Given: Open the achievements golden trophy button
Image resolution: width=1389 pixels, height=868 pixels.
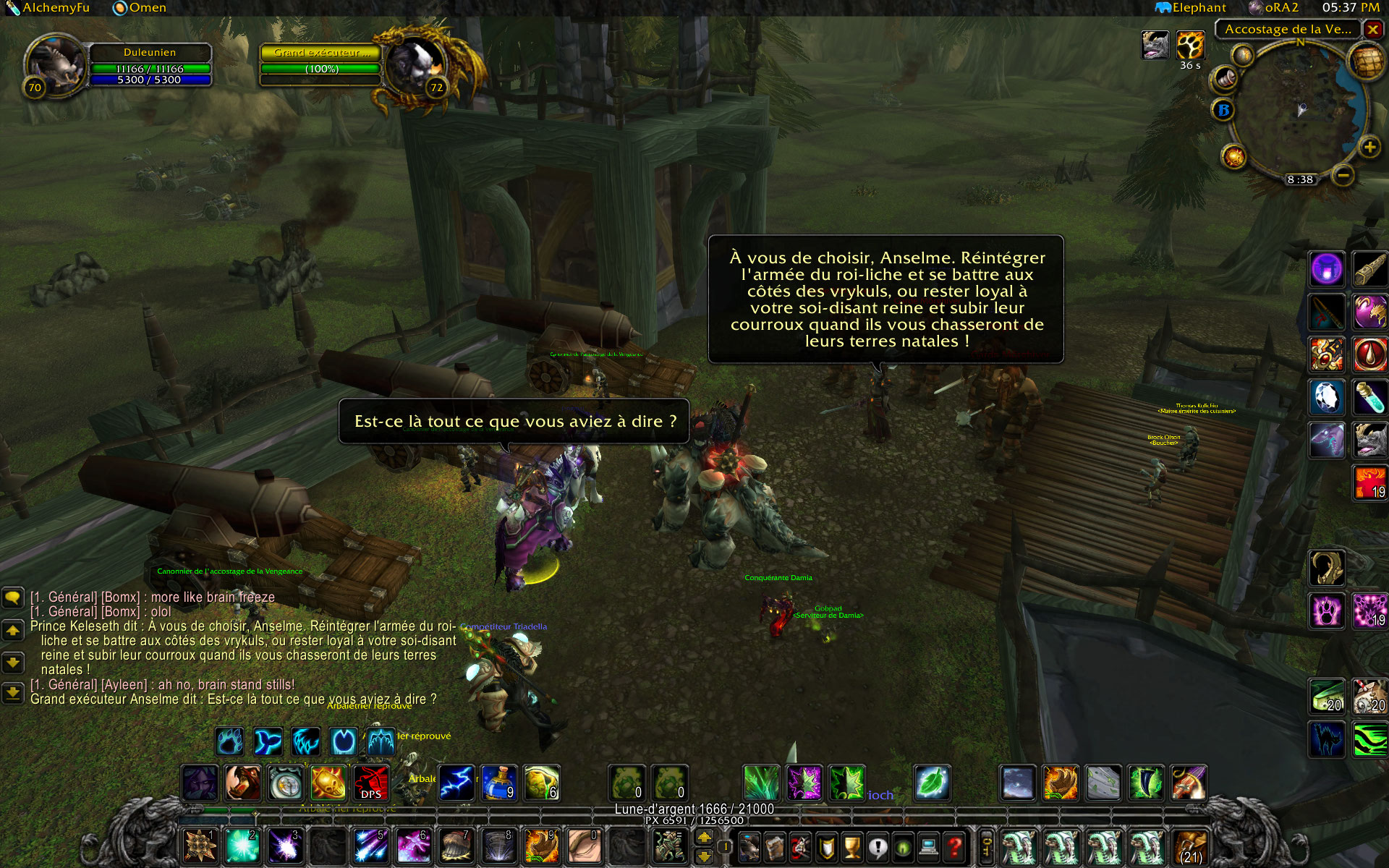Looking at the screenshot, I should click(x=852, y=846).
